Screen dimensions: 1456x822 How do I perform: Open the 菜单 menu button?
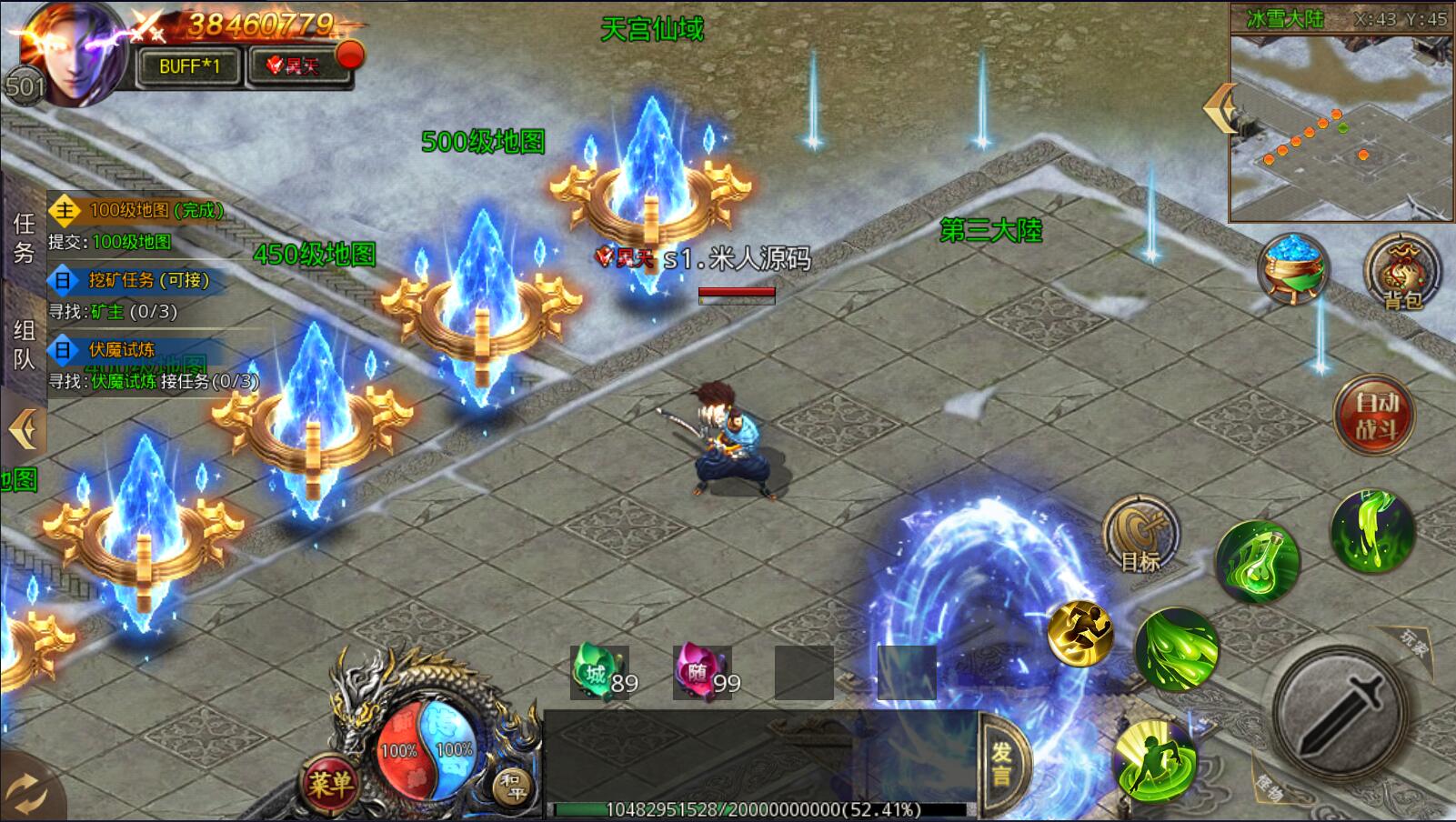click(329, 783)
